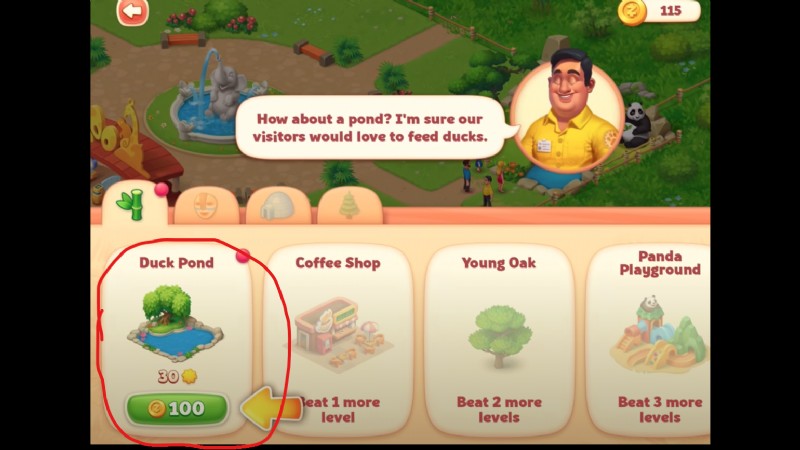Open the pine tree category tab
This screenshot has height=450, width=800.
[349, 207]
